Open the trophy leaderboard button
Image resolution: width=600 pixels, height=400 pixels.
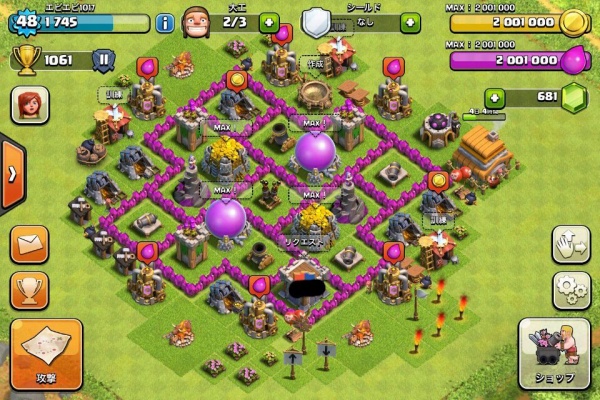29,289
